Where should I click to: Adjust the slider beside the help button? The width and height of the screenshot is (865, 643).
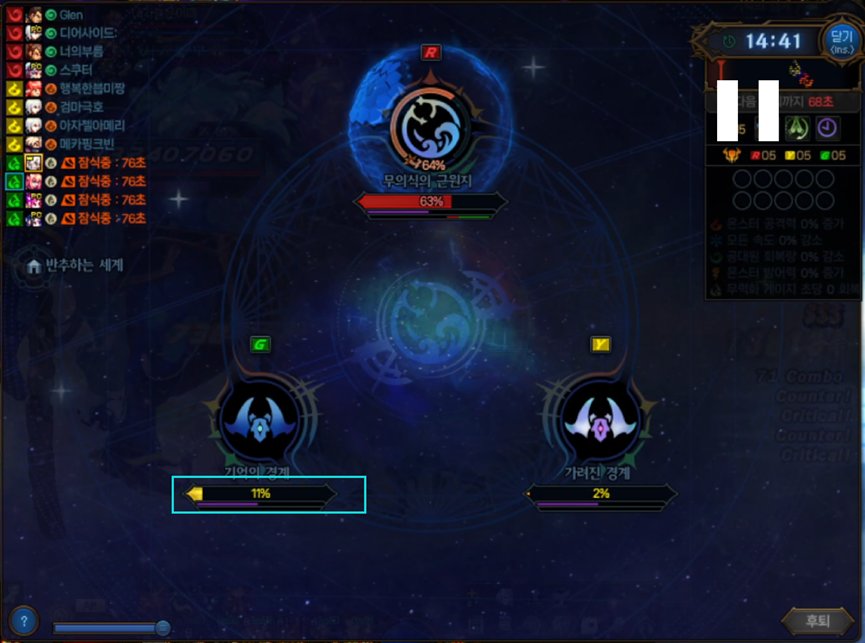(x=162, y=627)
